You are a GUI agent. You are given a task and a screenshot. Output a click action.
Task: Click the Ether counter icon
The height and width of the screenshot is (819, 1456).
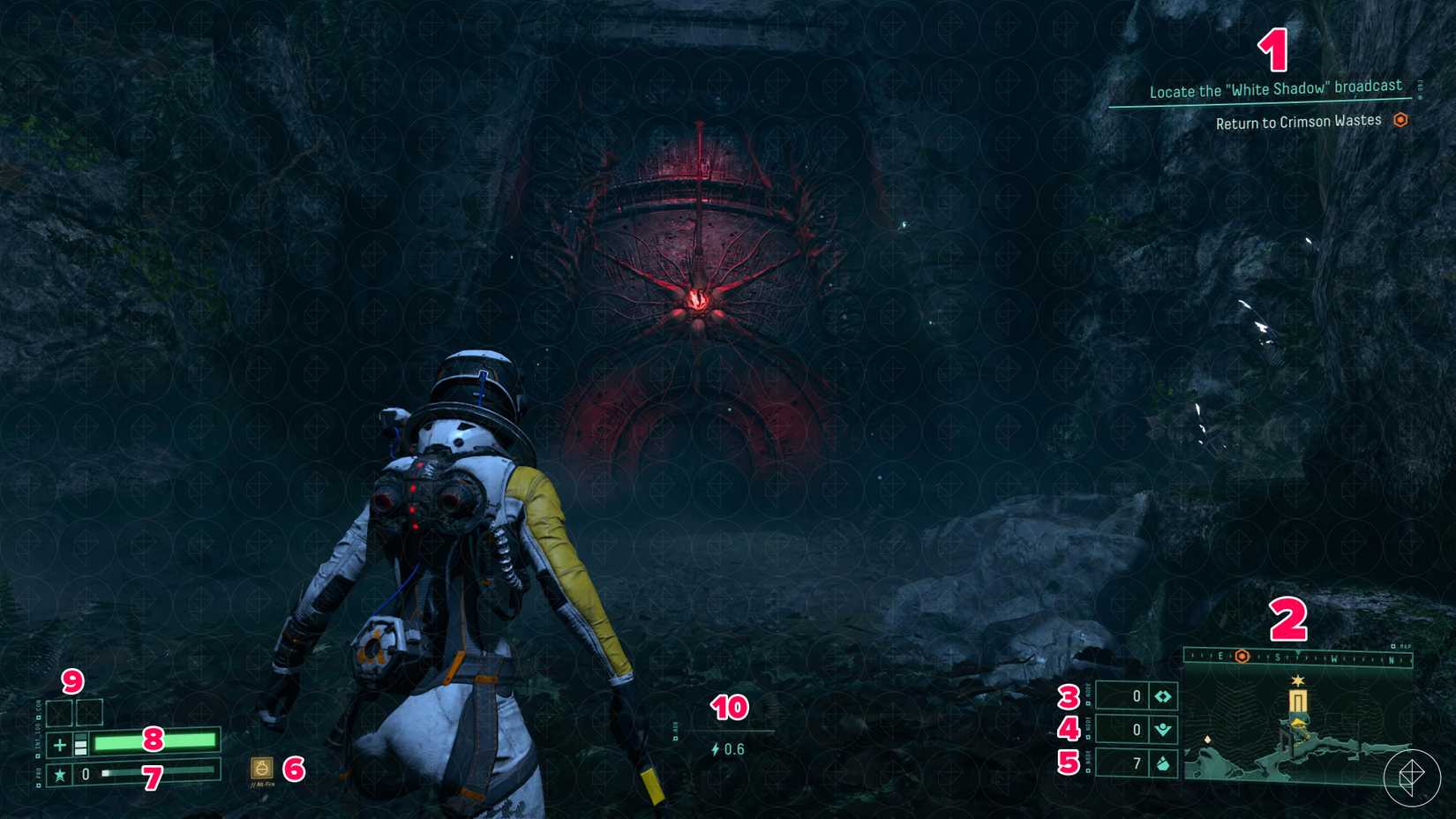[1165, 729]
